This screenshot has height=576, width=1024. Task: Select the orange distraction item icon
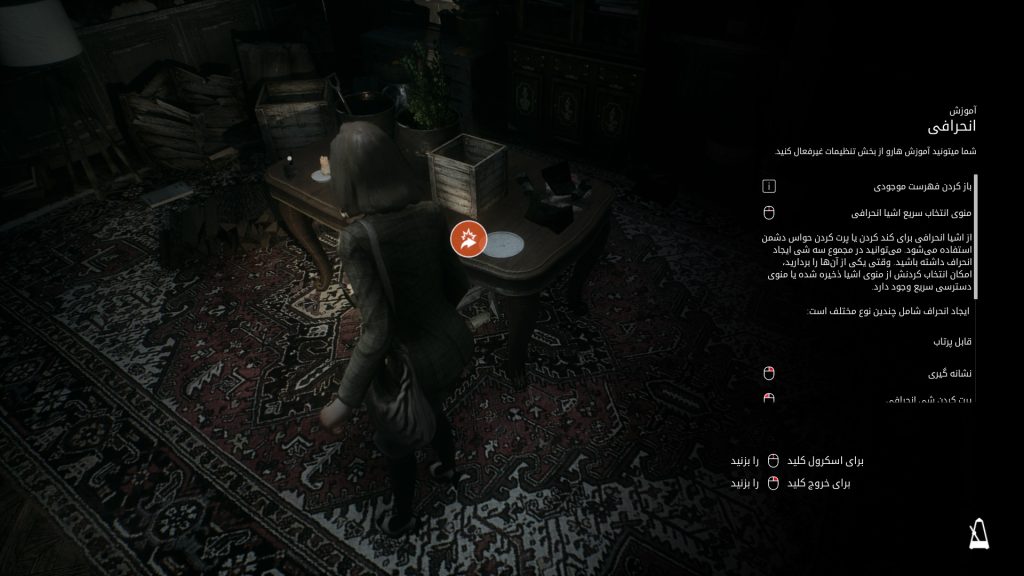coord(467,238)
